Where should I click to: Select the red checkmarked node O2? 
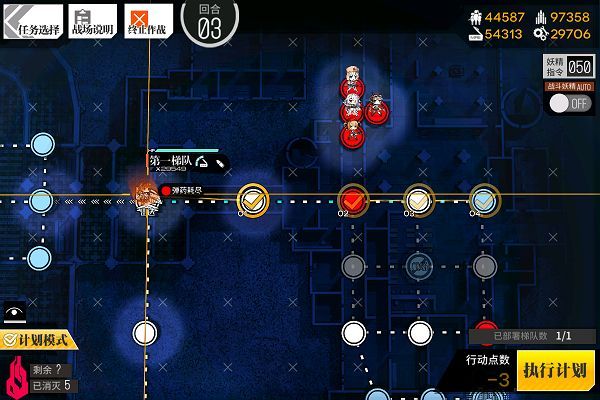[352, 199]
